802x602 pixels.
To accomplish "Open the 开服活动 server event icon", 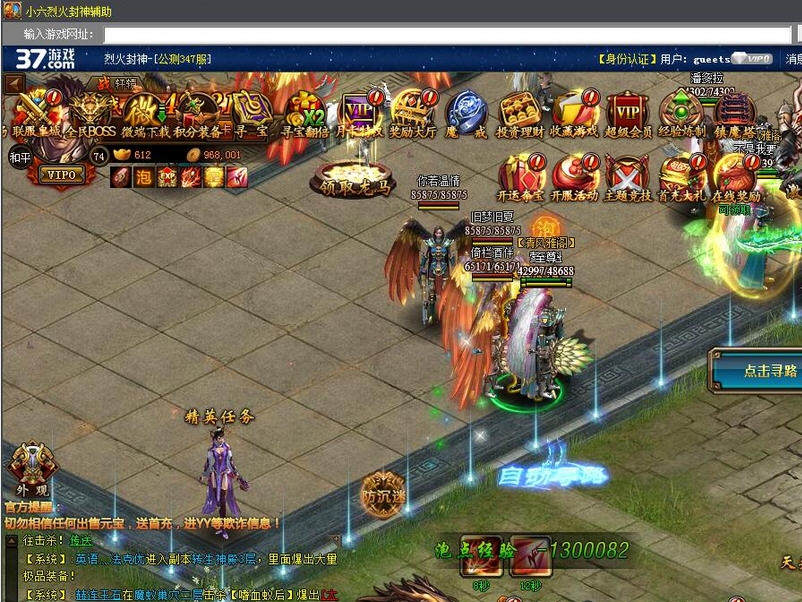I will point(574,175).
